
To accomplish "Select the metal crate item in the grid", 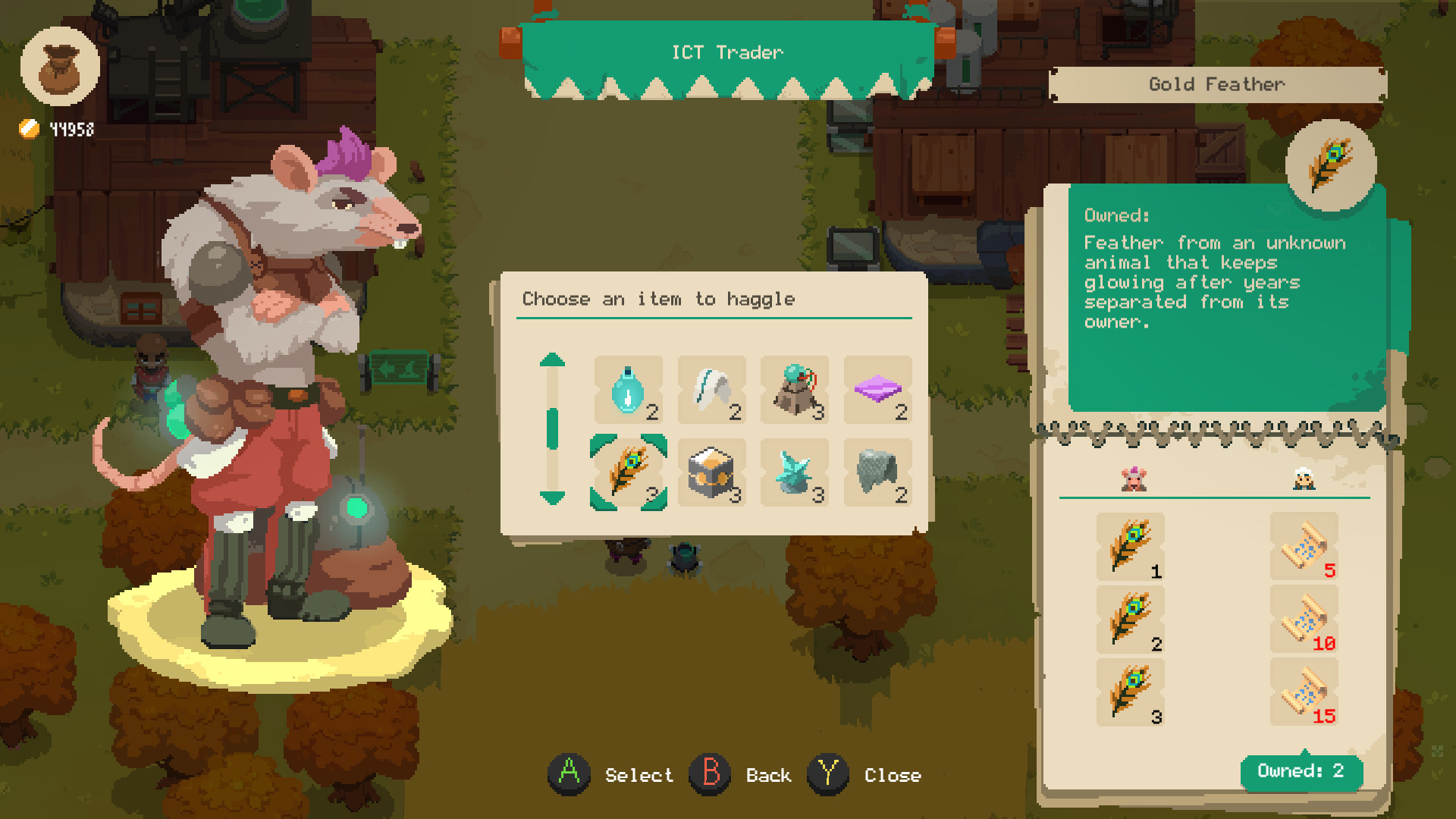I will (712, 472).
